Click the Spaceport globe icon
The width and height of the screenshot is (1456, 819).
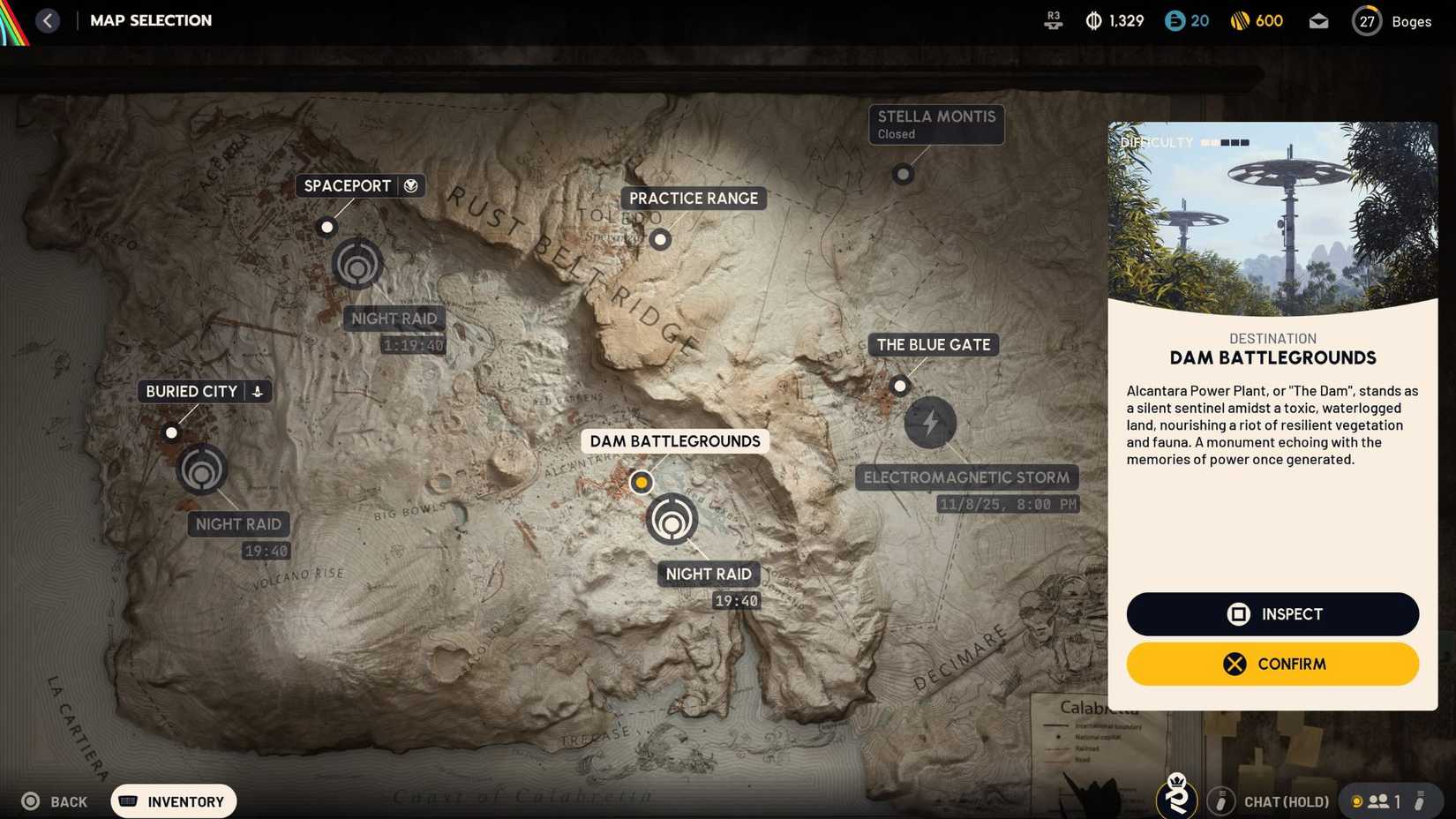click(x=410, y=185)
